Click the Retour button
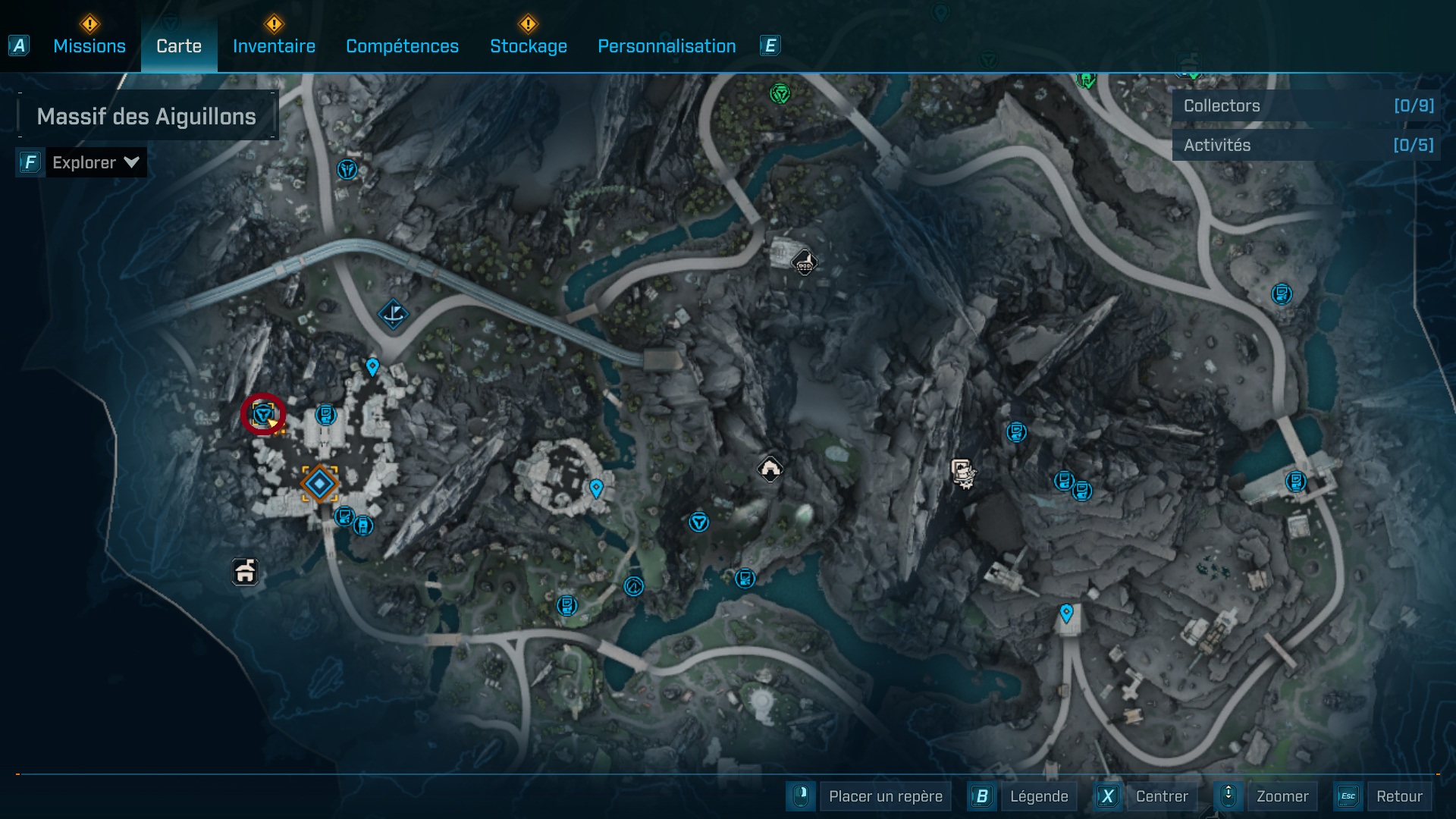Image resolution: width=1456 pixels, height=819 pixels. [x=1398, y=796]
